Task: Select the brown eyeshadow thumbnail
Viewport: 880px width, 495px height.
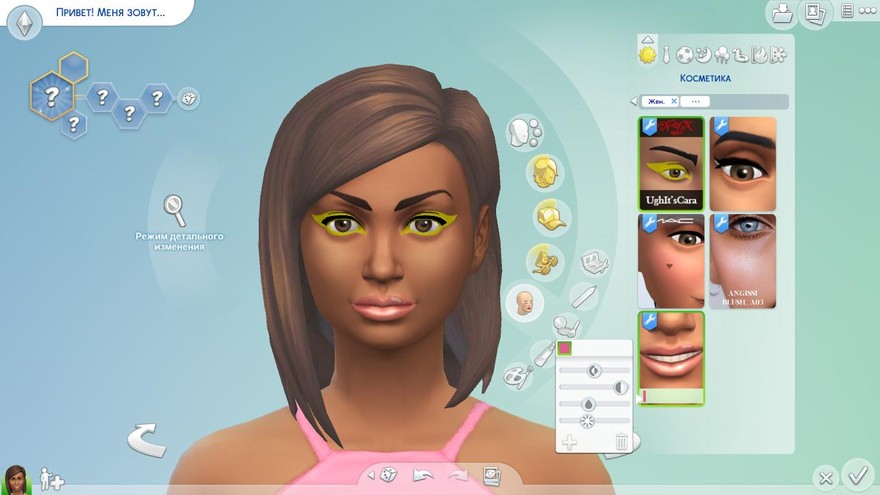Action: point(742,163)
